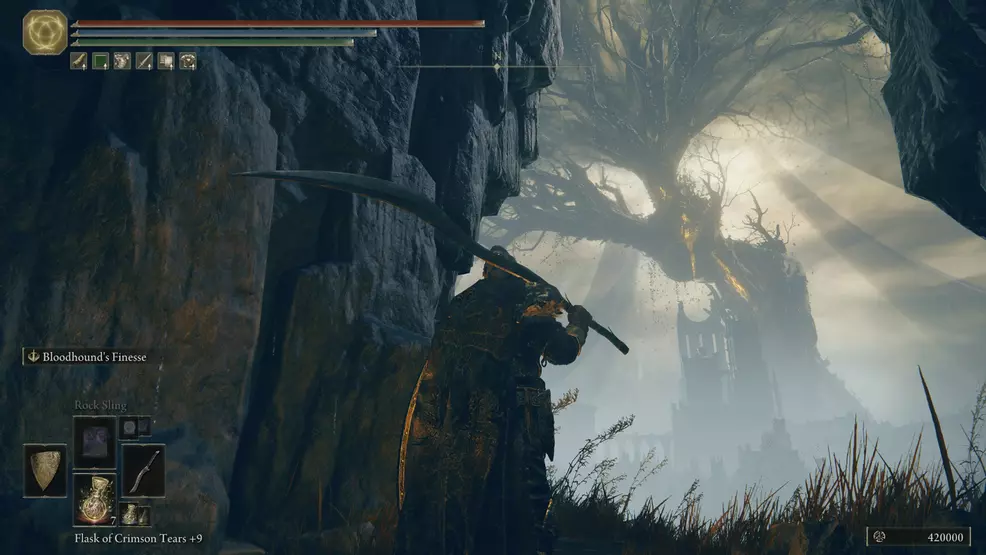Select the shield in the left-hand slot
This screenshot has height=555, width=986.
coord(45,470)
